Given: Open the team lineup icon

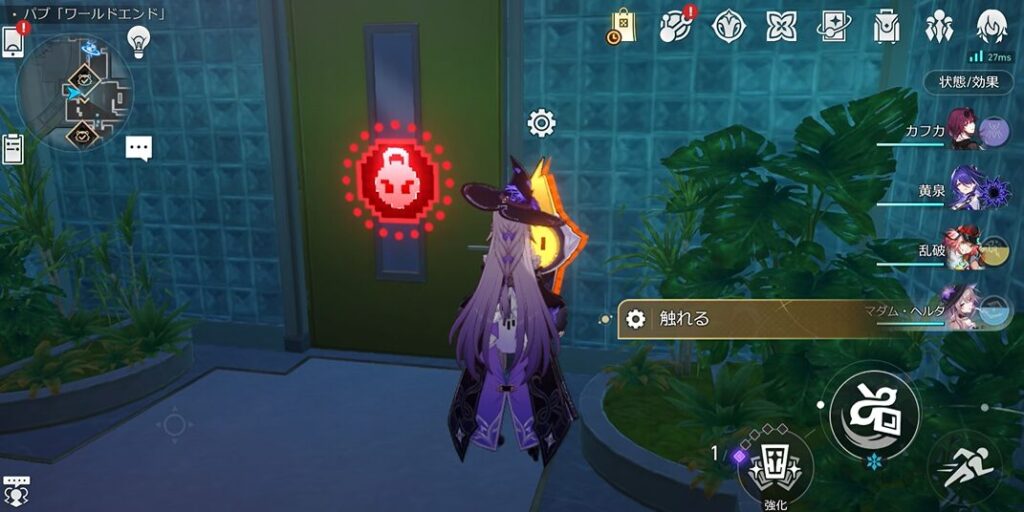Looking at the screenshot, I should pos(939,26).
